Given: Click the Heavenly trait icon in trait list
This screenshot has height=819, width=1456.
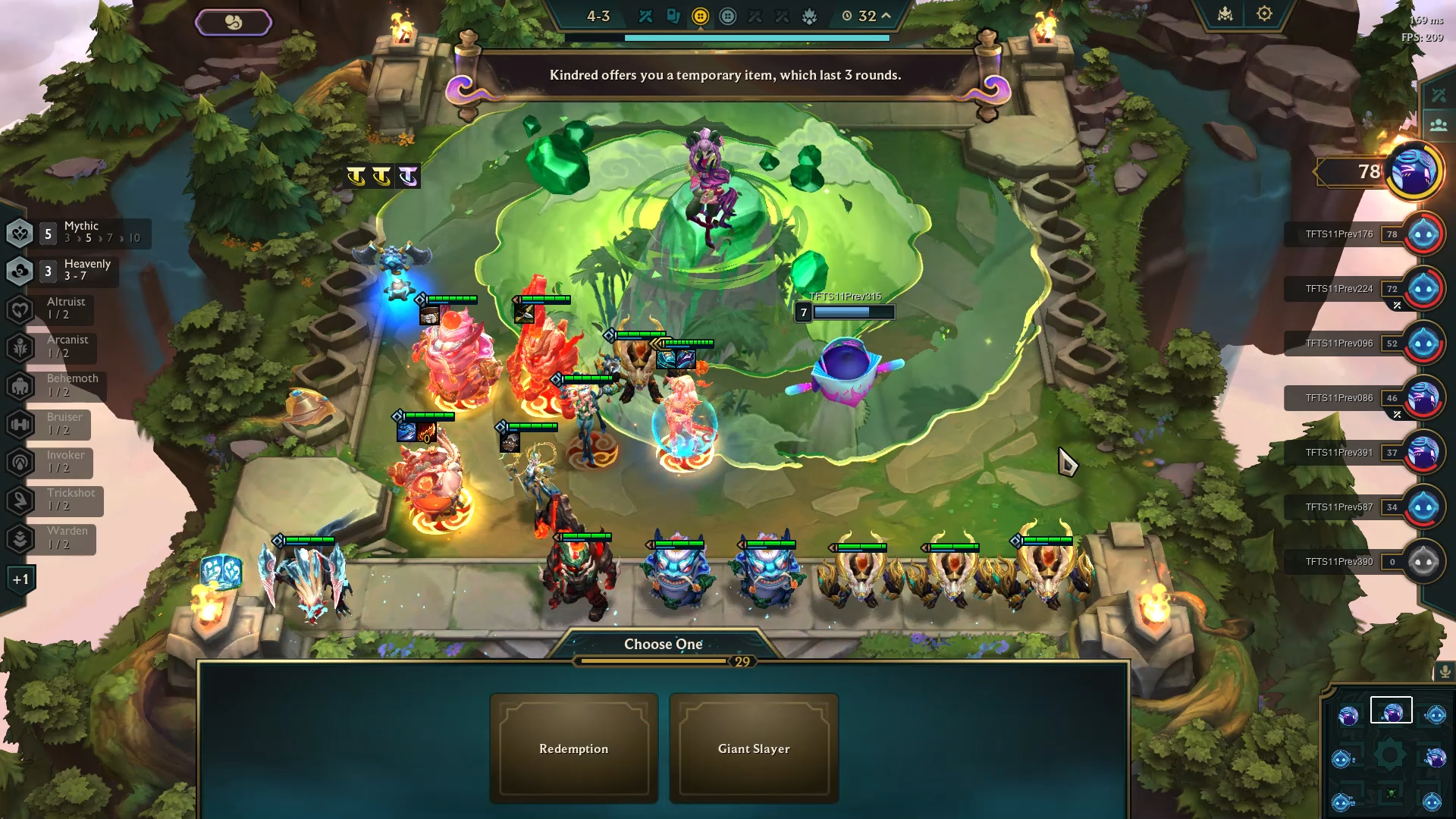Looking at the screenshot, I should click(20, 271).
